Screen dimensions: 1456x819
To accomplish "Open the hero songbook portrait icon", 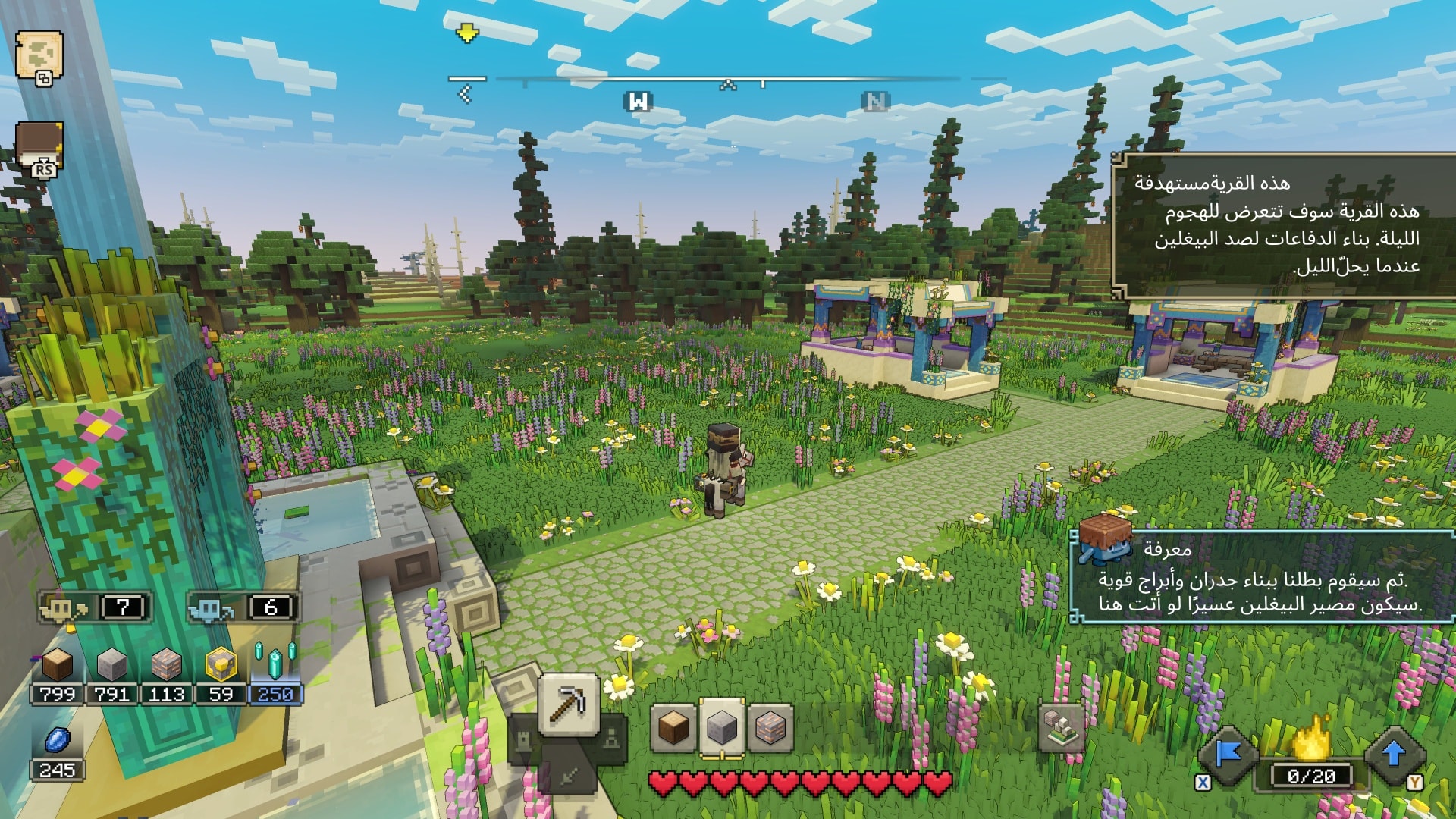I will tap(39, 148).
